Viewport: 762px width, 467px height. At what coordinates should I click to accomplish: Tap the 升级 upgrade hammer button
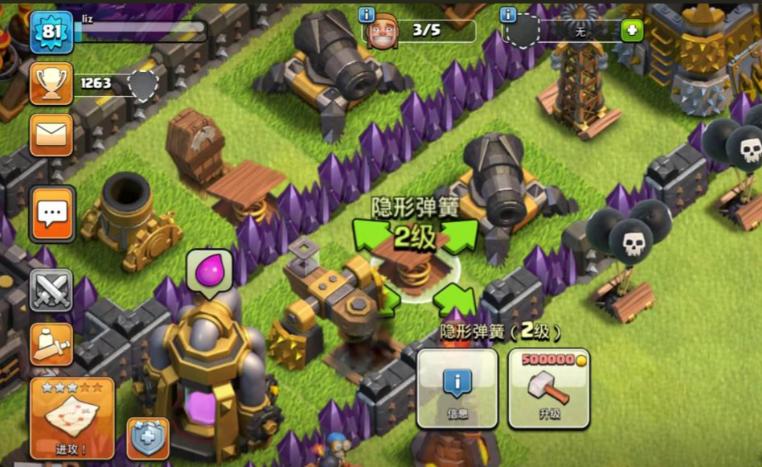click(x=547, y=388)
